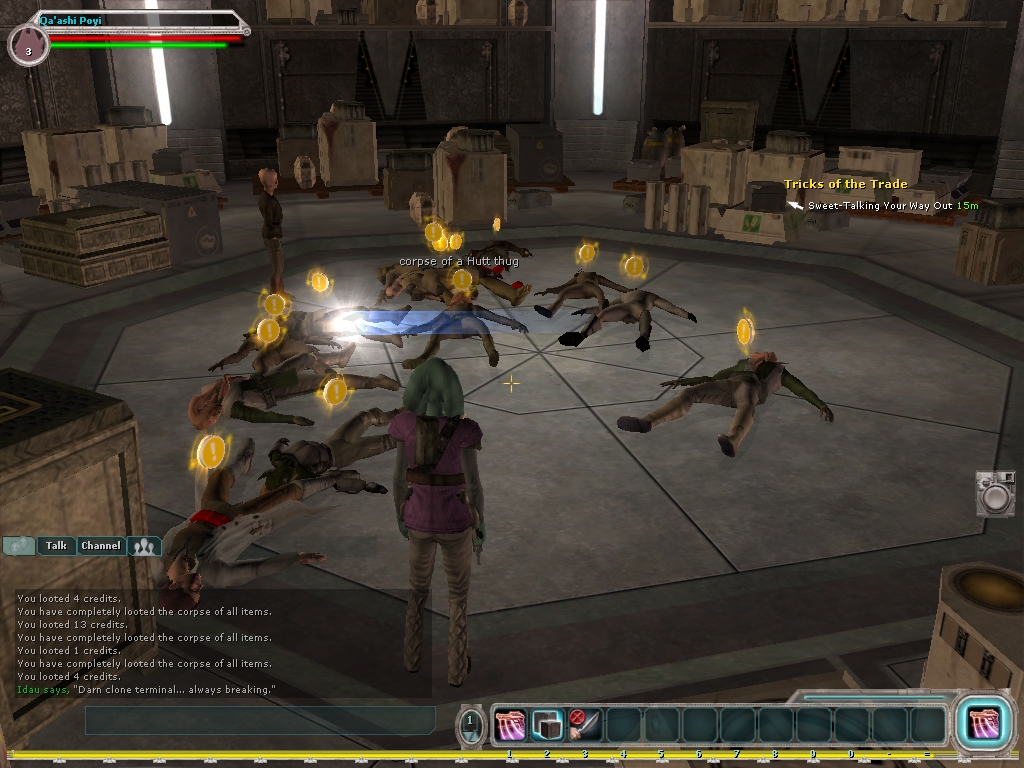
Task: Select the gray cube item in slot 2
Action: tap(547, 725)
